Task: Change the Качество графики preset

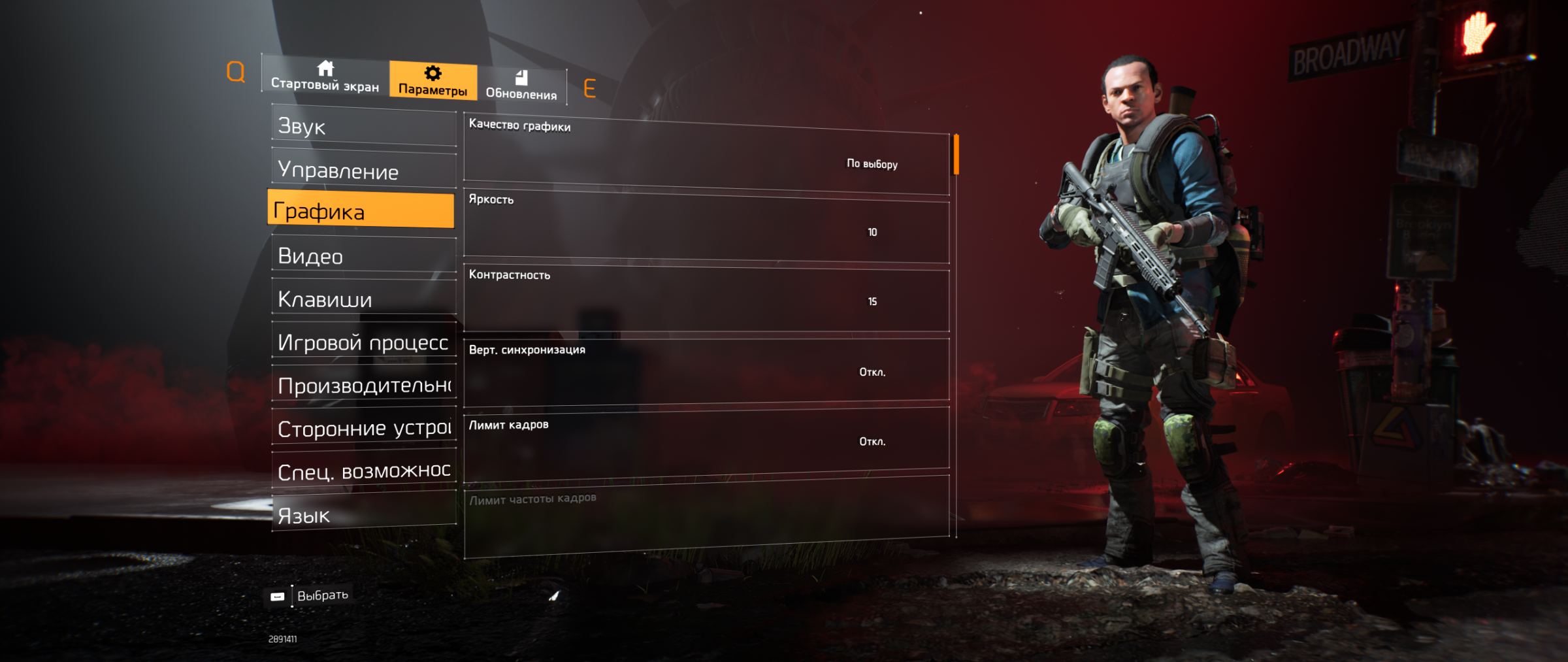Action: tap(706, 156)
